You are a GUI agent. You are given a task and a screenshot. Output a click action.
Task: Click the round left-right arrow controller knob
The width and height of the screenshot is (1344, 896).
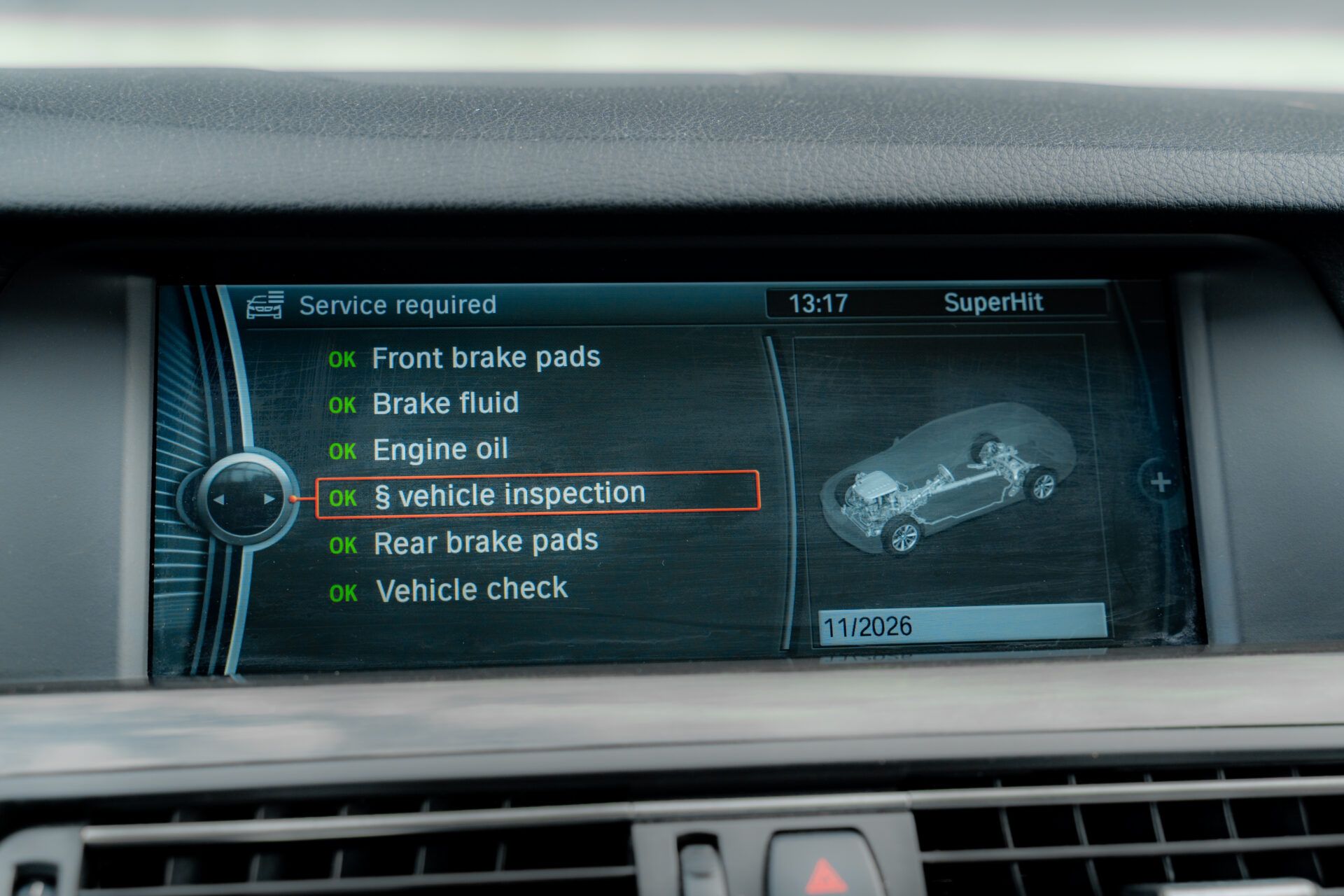pos(244,499)
